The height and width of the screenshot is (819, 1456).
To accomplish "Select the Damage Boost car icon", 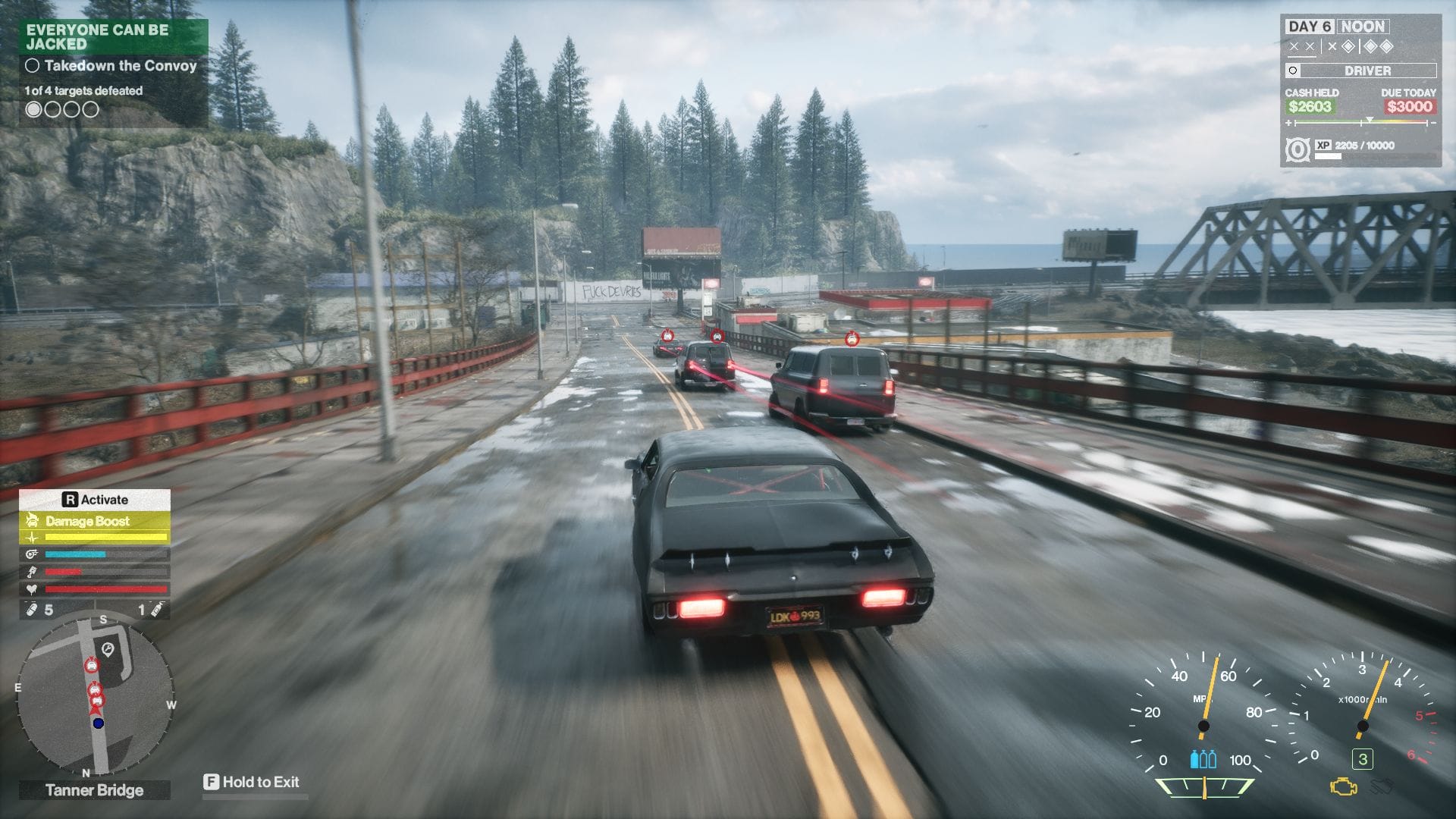I will click(33, 520).
